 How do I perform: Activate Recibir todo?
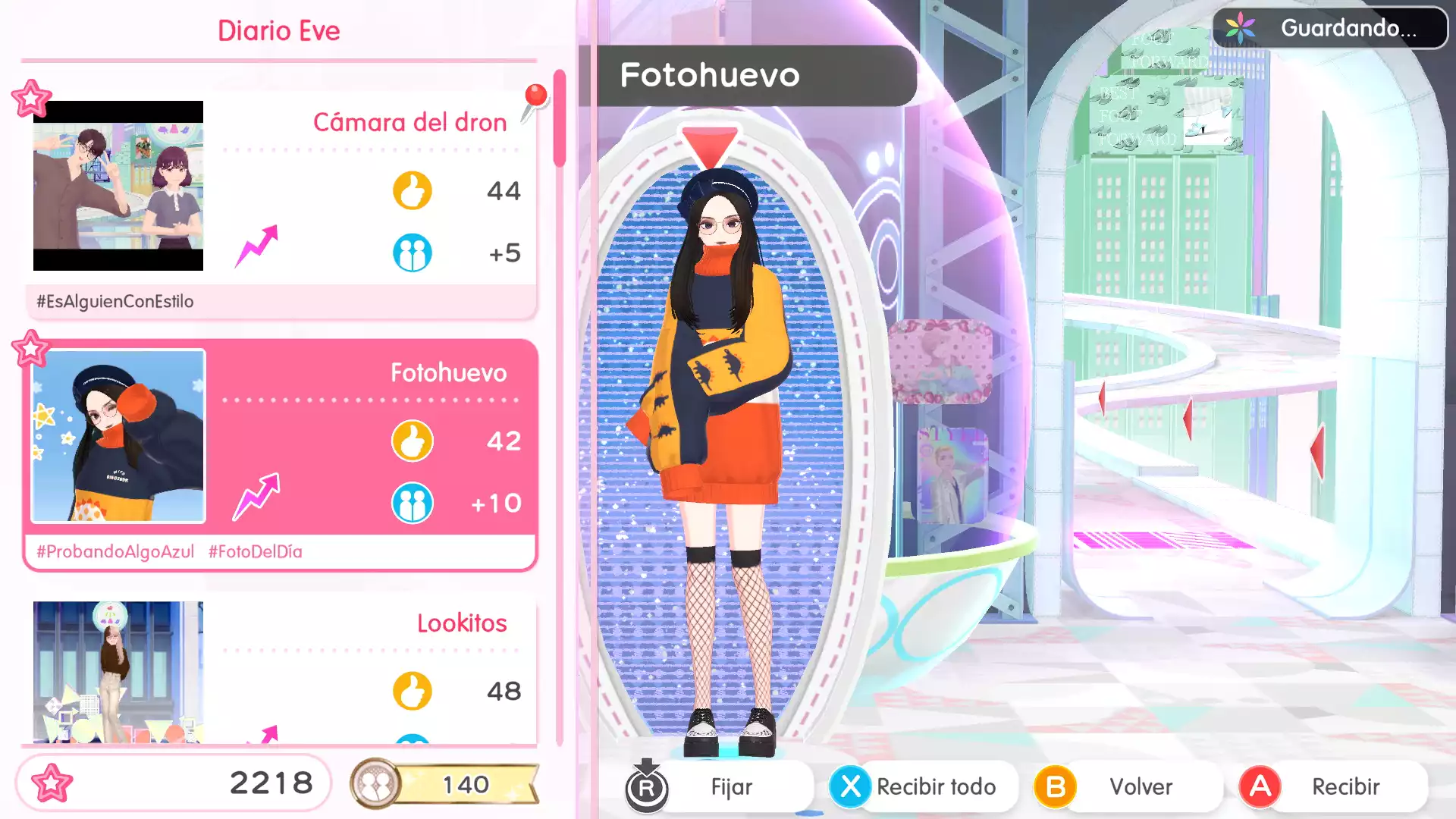[x=935, y=786]
